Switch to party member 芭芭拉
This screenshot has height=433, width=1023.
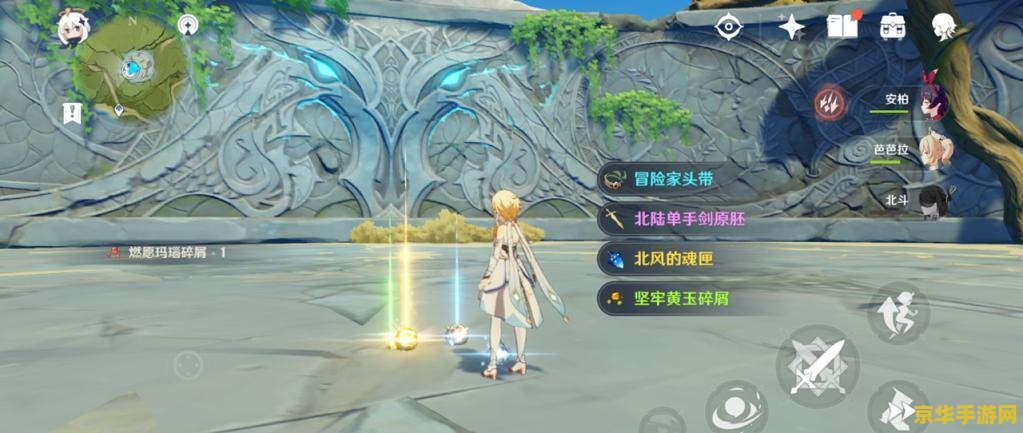pyautogui.click(x=936, y=148)
